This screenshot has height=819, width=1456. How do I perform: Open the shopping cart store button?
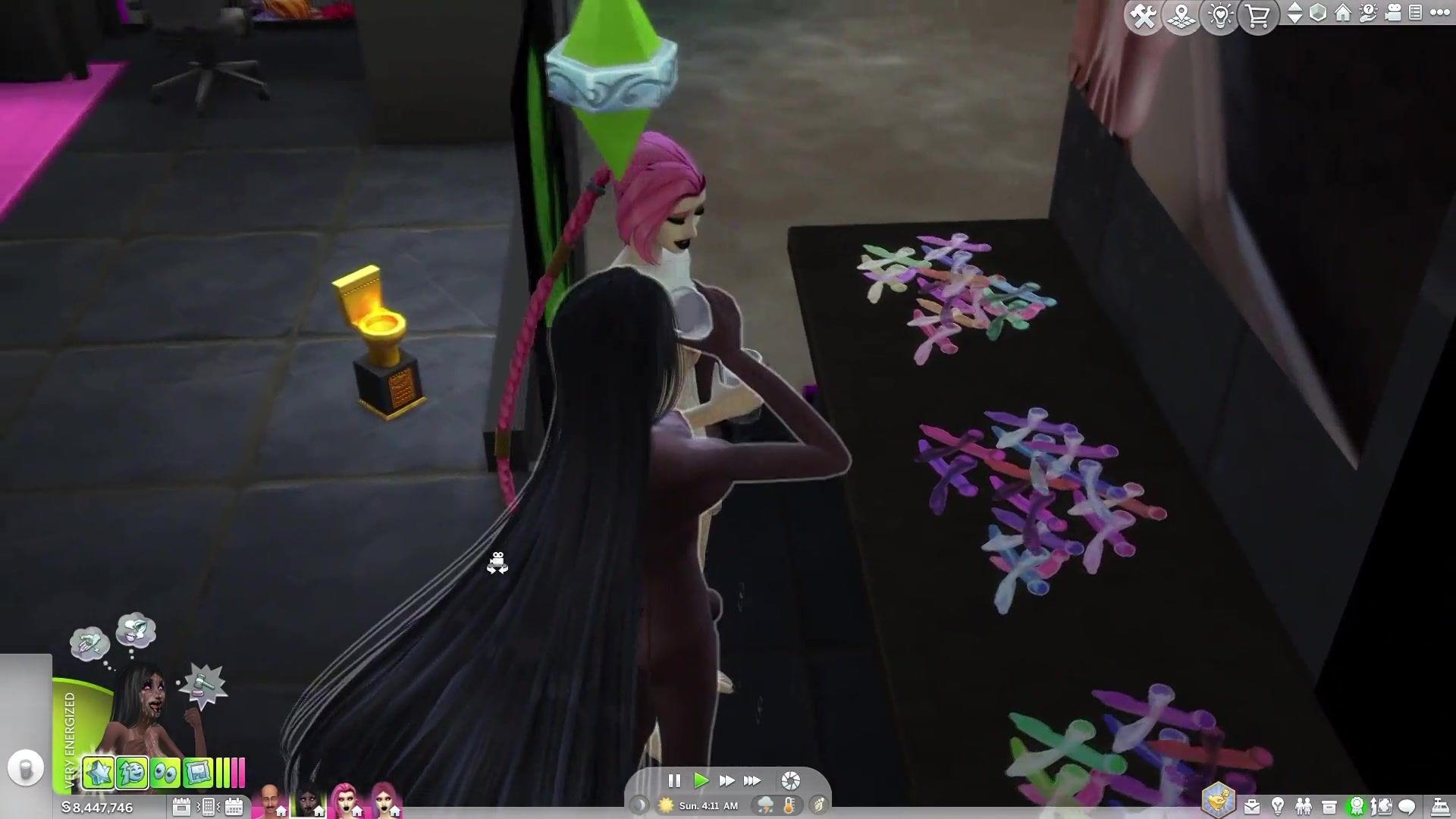click(x=1258, y=16)
